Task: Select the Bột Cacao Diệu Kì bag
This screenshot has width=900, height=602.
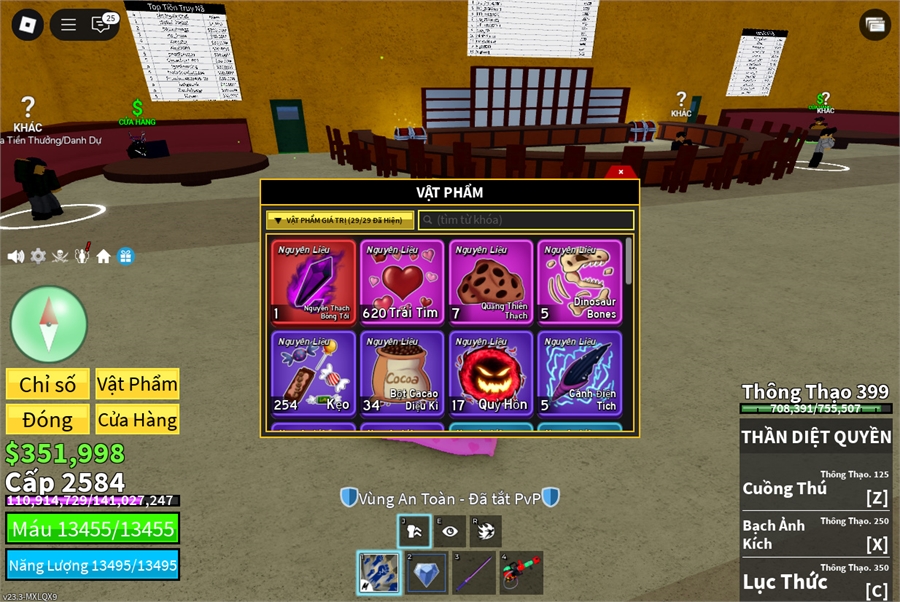Action: pos(402,373)
